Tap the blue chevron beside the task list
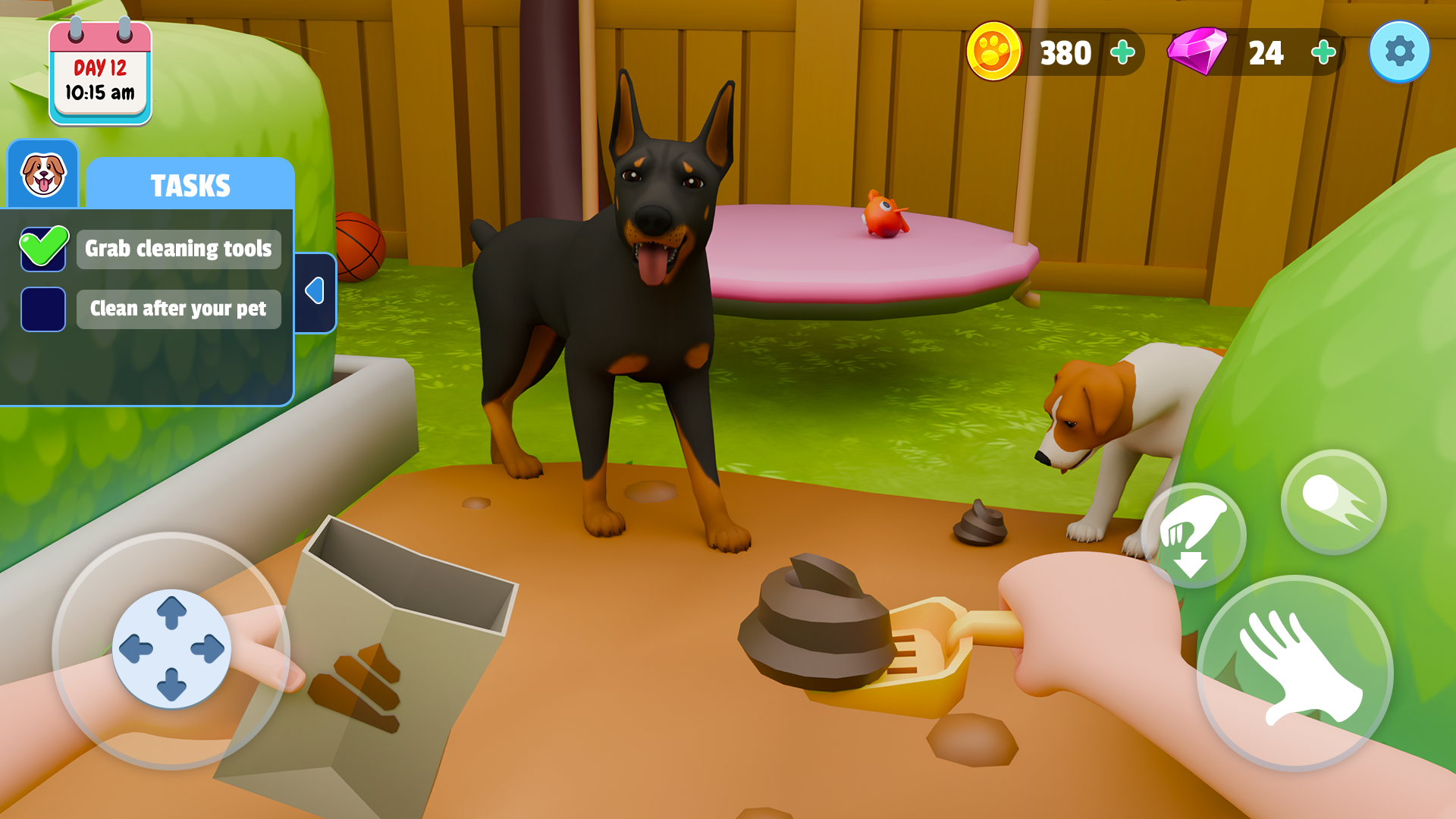The height and width of the screenshot is (819, 1456). coord(316,290)
